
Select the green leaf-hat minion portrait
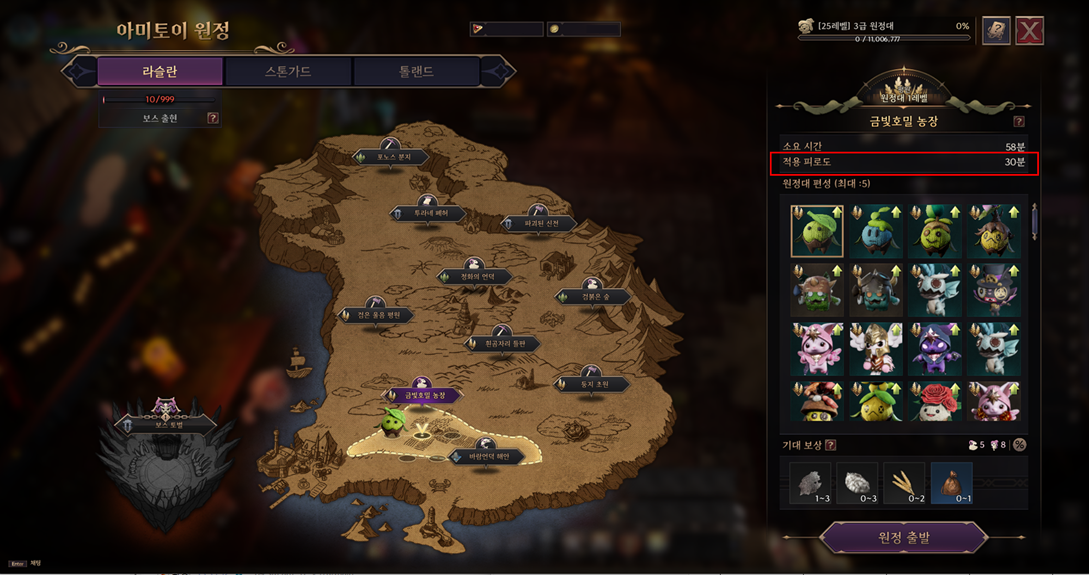click(817, 232)
